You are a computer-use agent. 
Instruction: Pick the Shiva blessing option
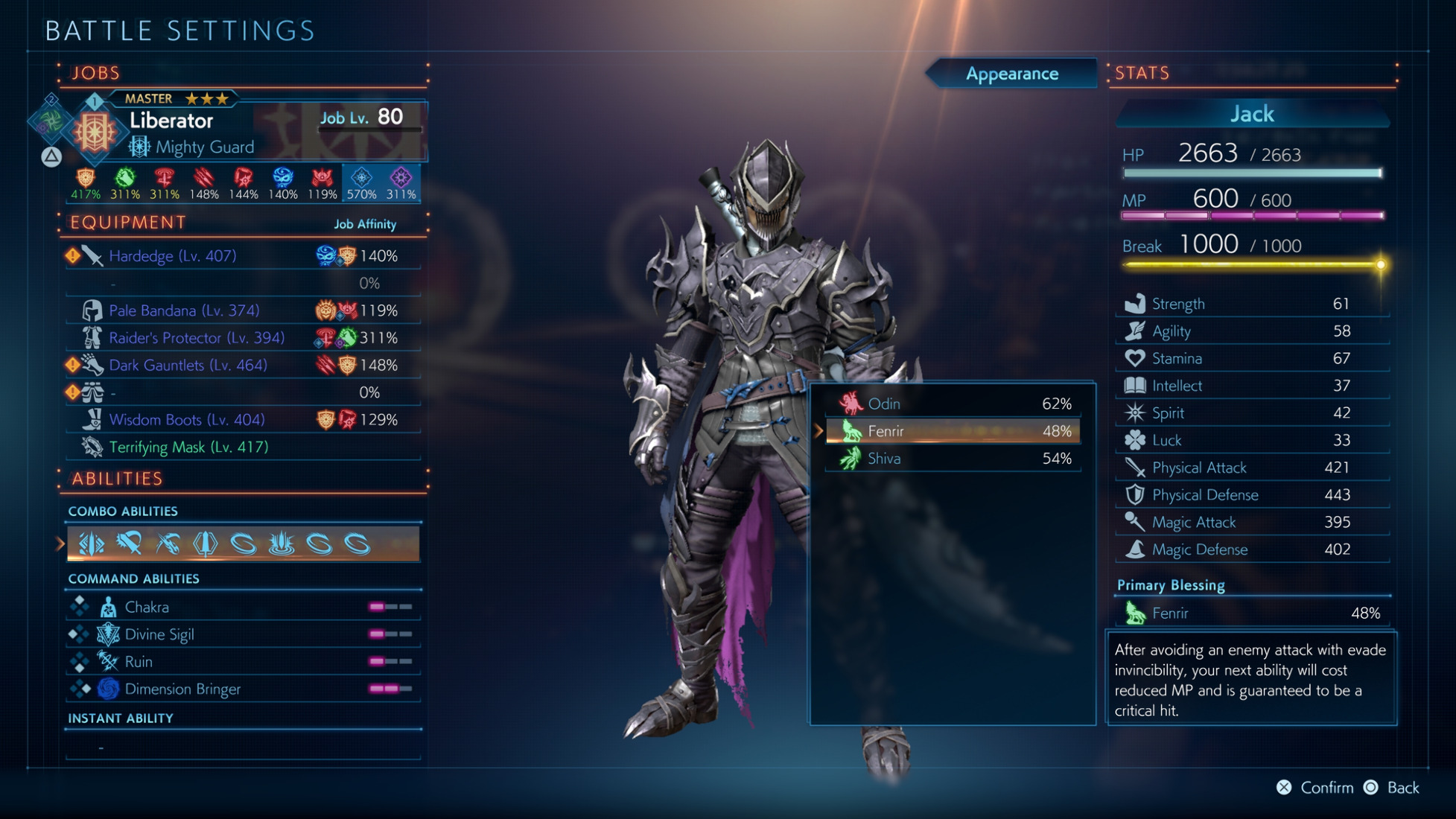(x=952, y=459)
